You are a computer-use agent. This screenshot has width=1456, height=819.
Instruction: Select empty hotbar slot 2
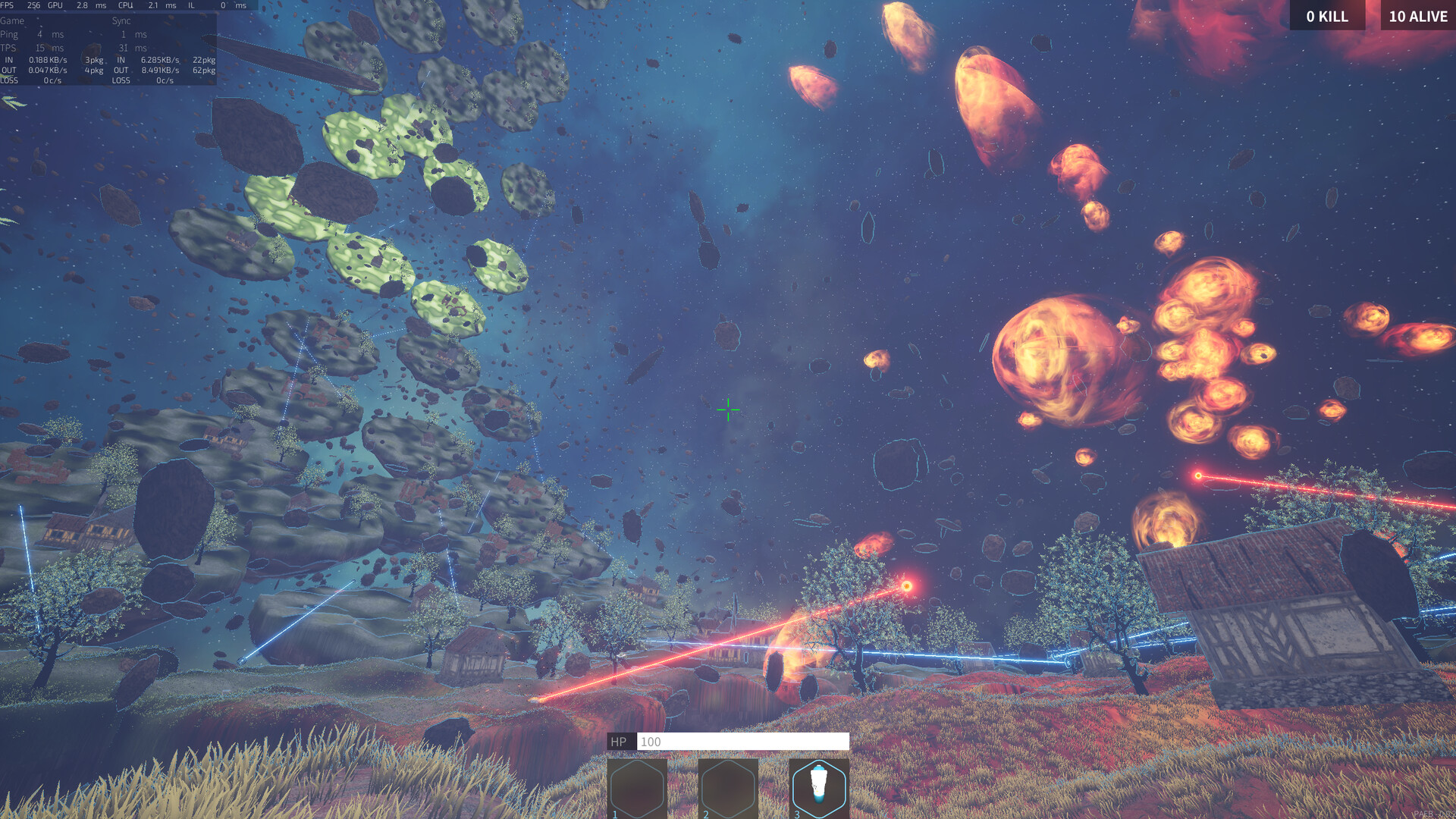[726, 787]
